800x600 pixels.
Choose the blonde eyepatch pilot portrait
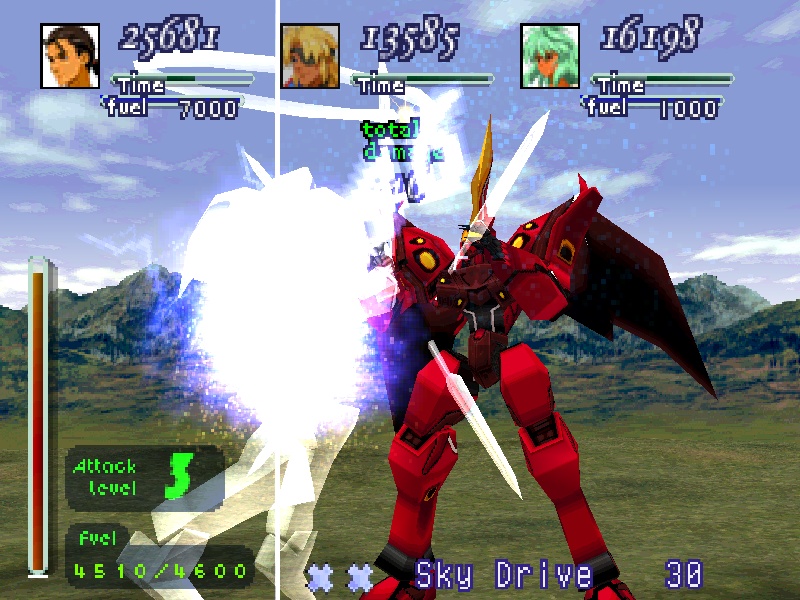point(310,55)
